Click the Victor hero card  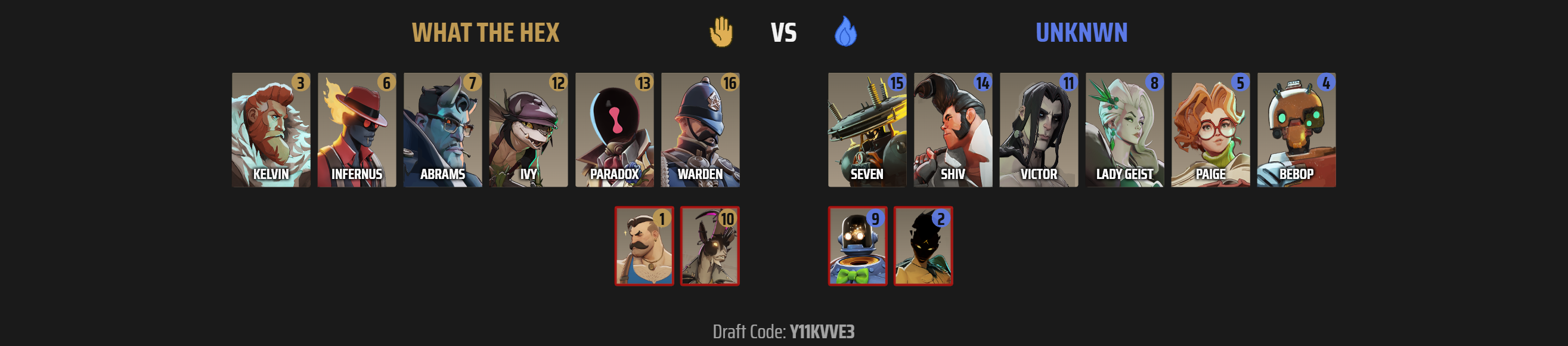coord(1039,130)
